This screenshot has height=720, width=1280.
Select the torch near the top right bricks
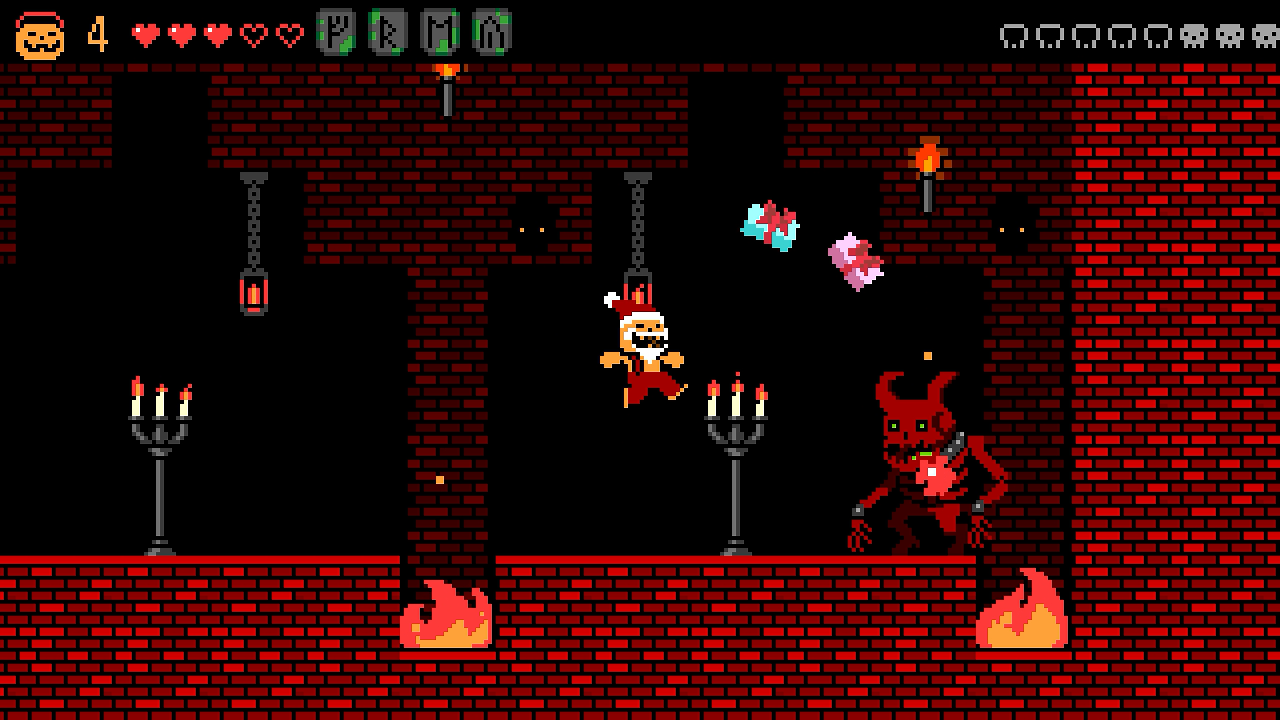927,160
